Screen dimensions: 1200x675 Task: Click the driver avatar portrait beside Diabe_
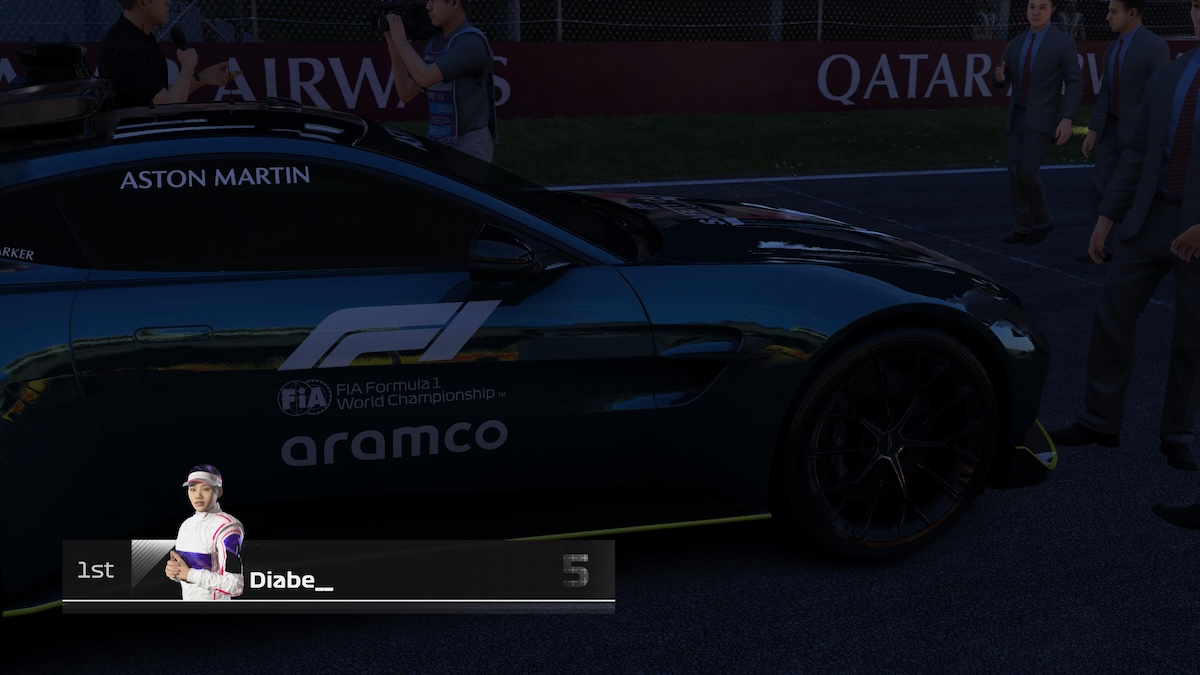(207, 534)
